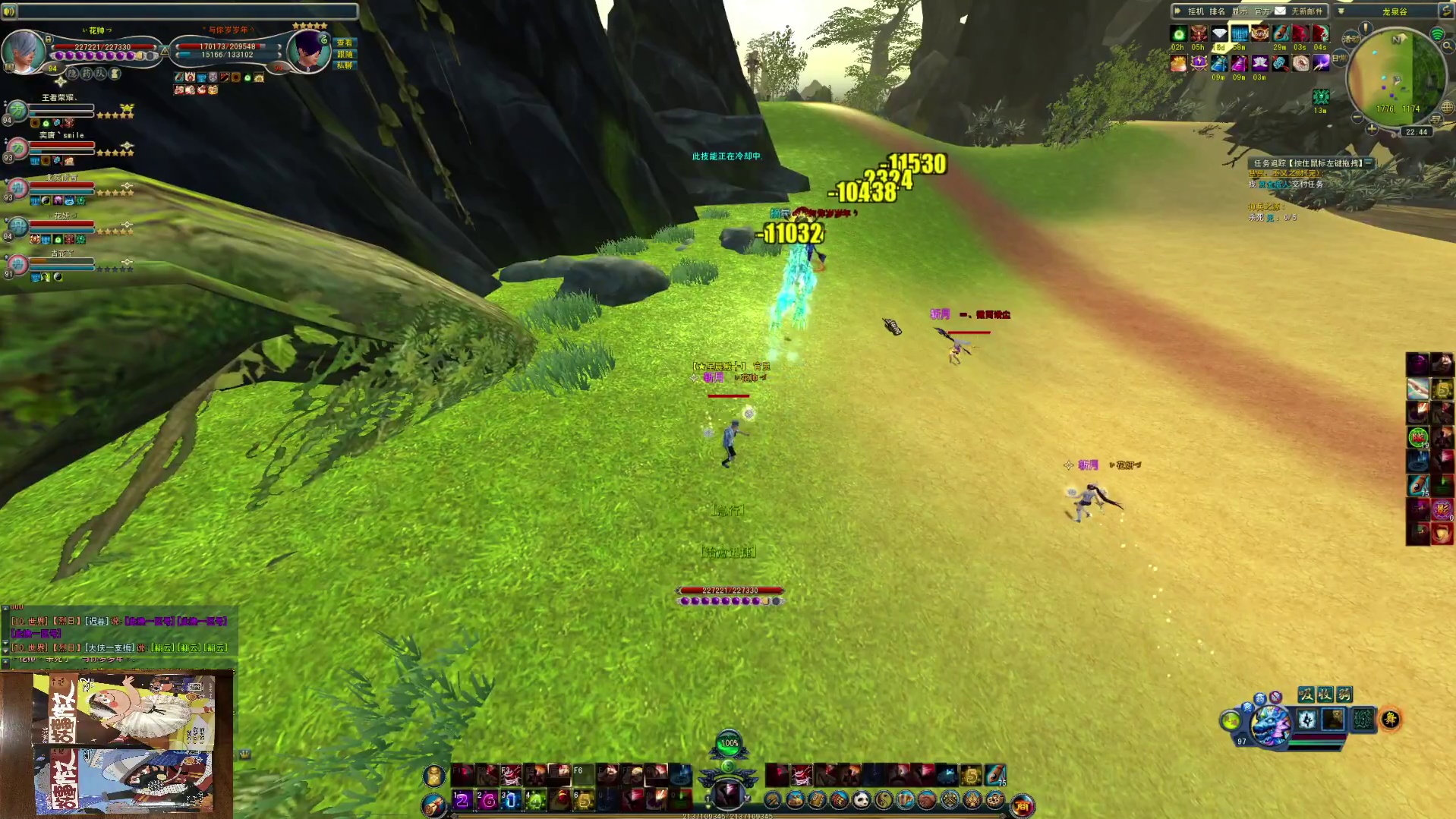The height and width of the screenshot is (819, 1456).
Task: Open the panda icon menu
Action: click(x=861, y=799)
